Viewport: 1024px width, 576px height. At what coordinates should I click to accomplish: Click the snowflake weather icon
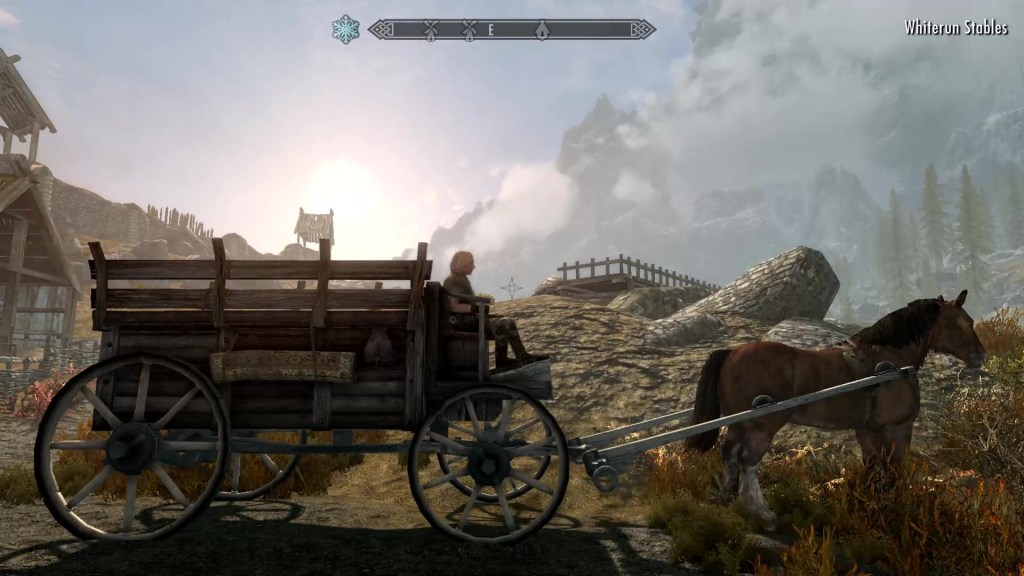point(346,29)
